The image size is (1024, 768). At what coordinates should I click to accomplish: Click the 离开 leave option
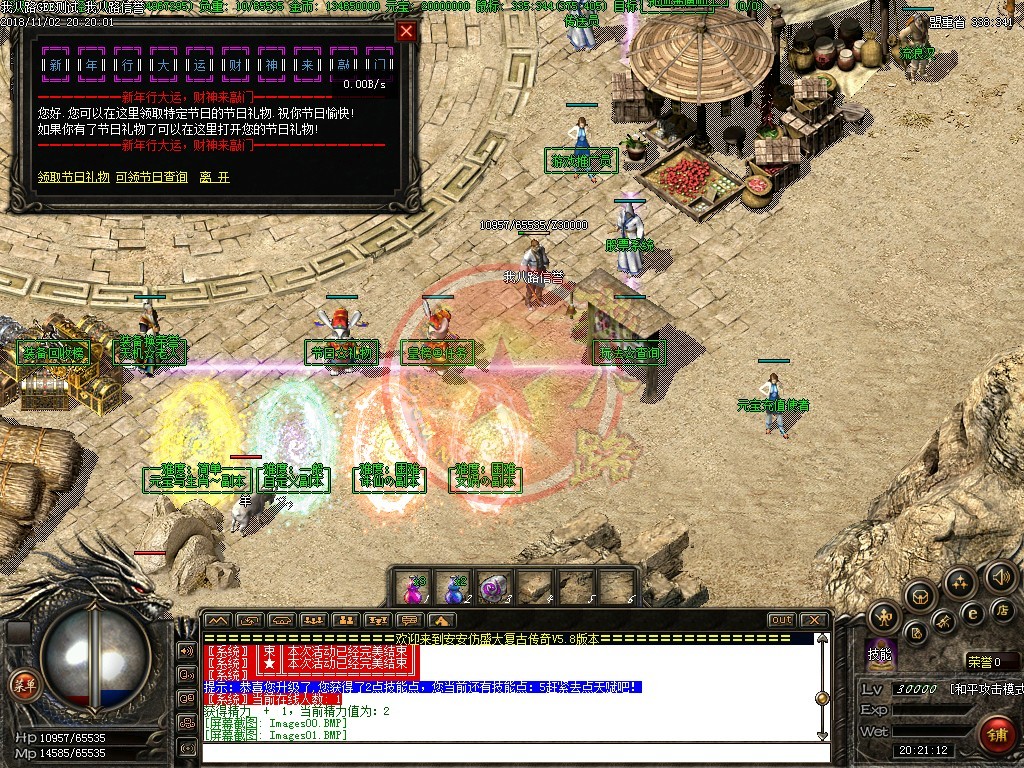pos(214,177)
